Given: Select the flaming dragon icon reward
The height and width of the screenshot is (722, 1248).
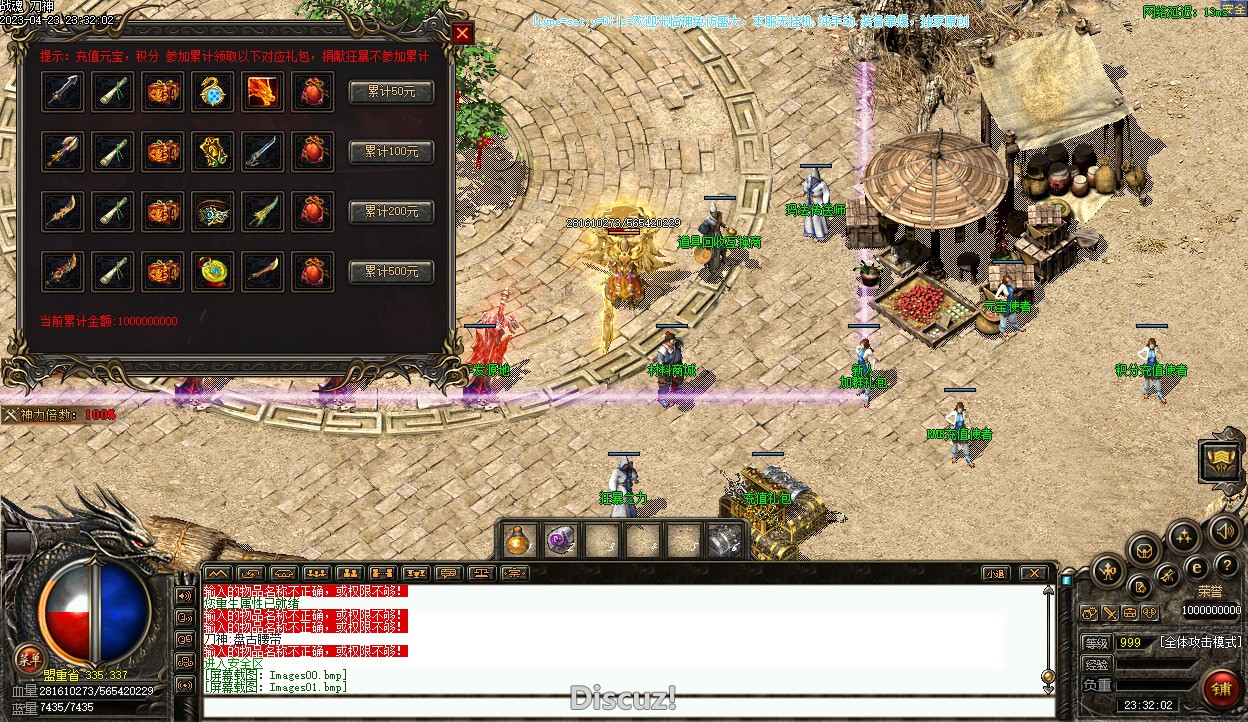Looking at the screenshot, I should click(263, 92).
